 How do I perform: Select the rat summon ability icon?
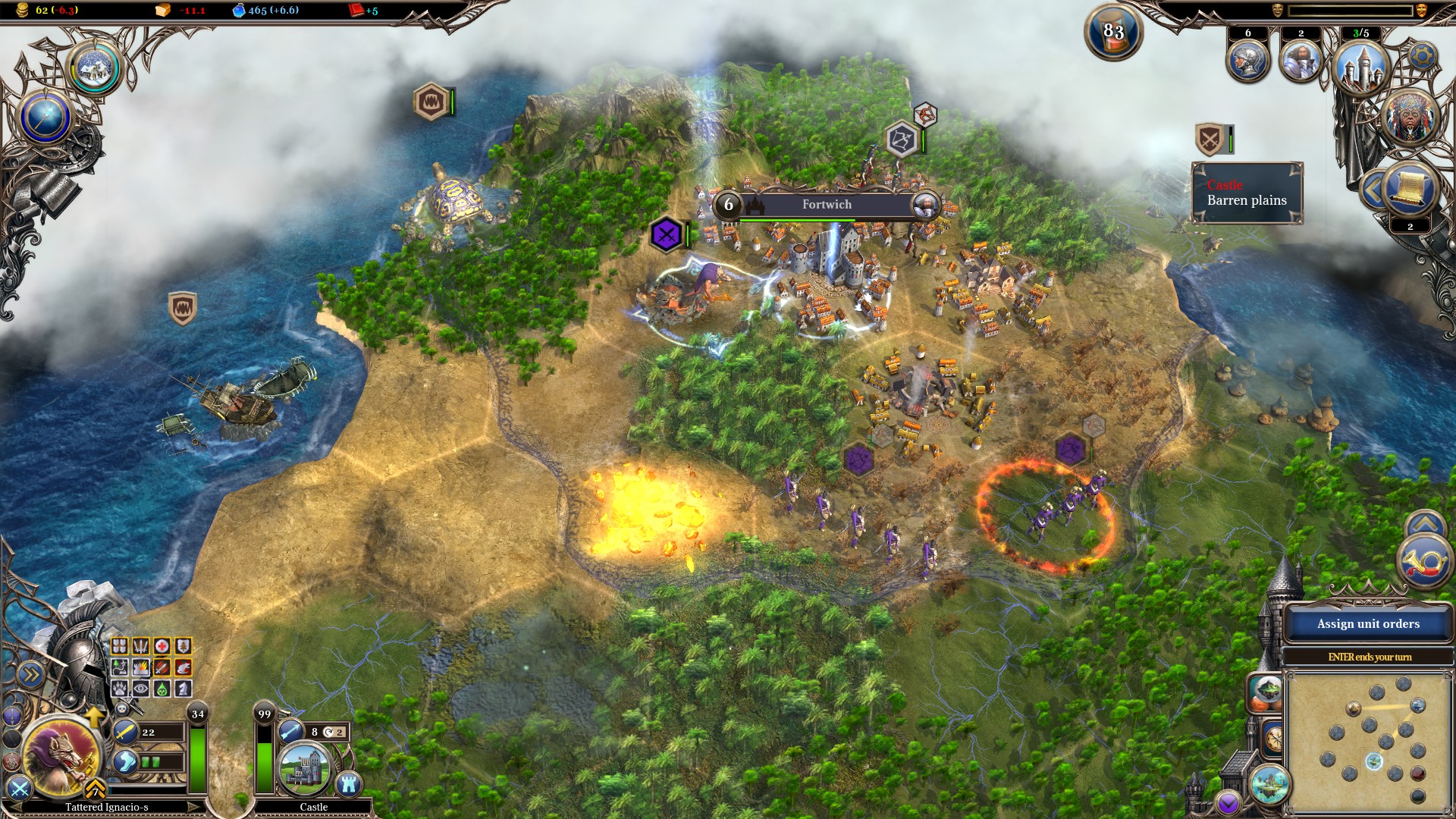click(183, 668)
